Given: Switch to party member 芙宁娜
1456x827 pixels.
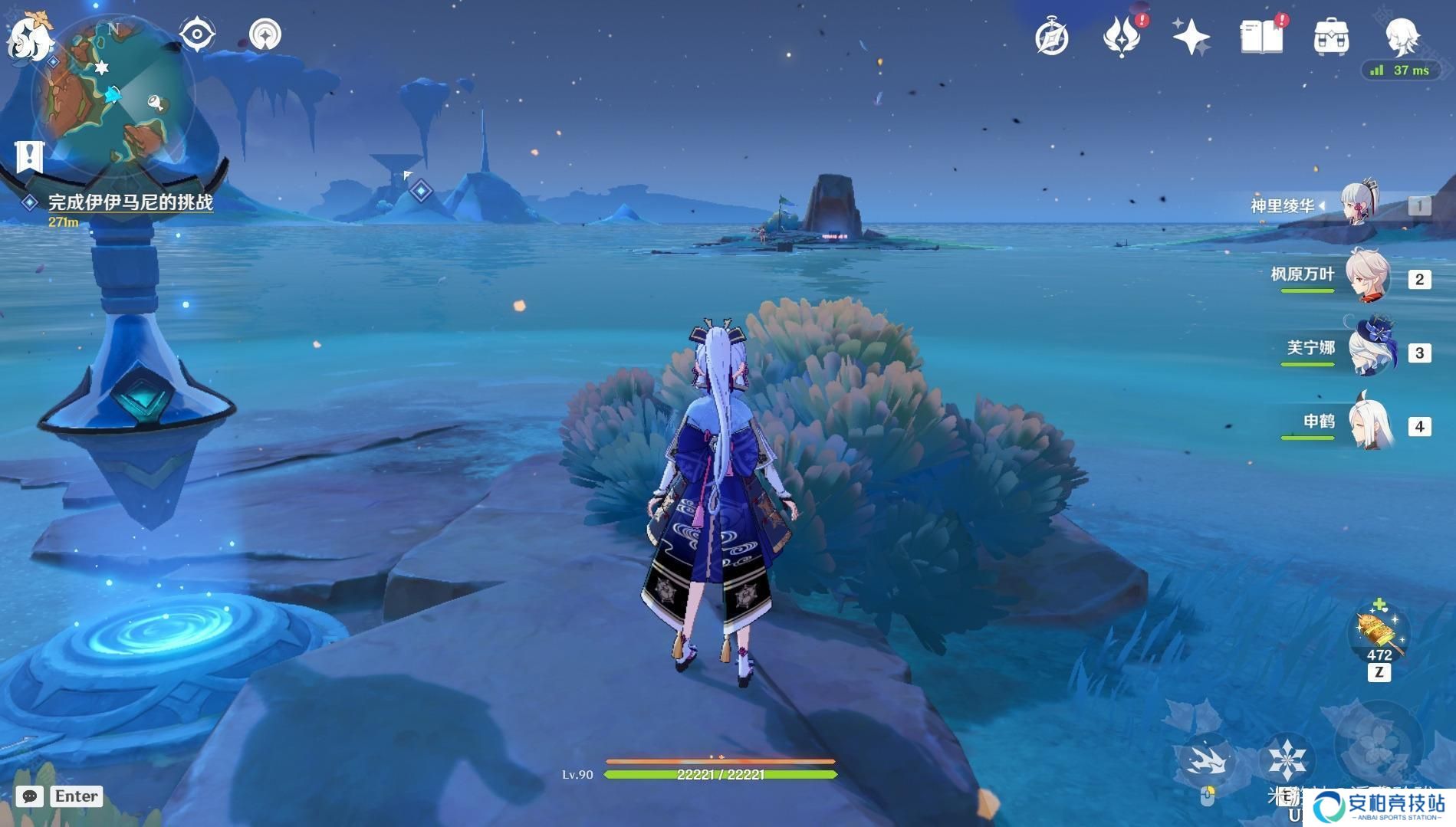Looking at the screenshot, I should coord(1371,350).
